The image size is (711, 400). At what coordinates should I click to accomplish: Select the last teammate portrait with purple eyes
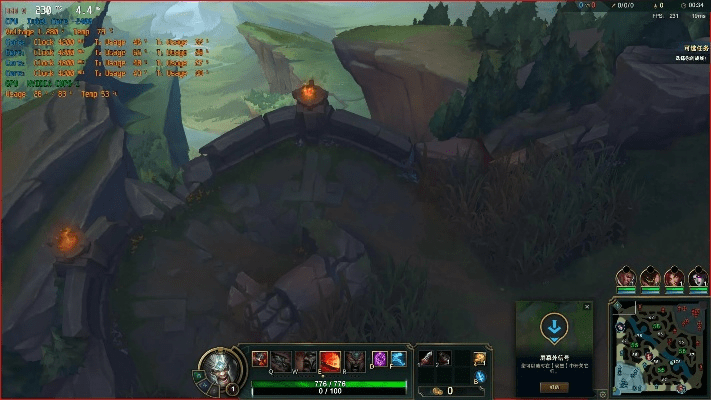click(x=695, y=277)
